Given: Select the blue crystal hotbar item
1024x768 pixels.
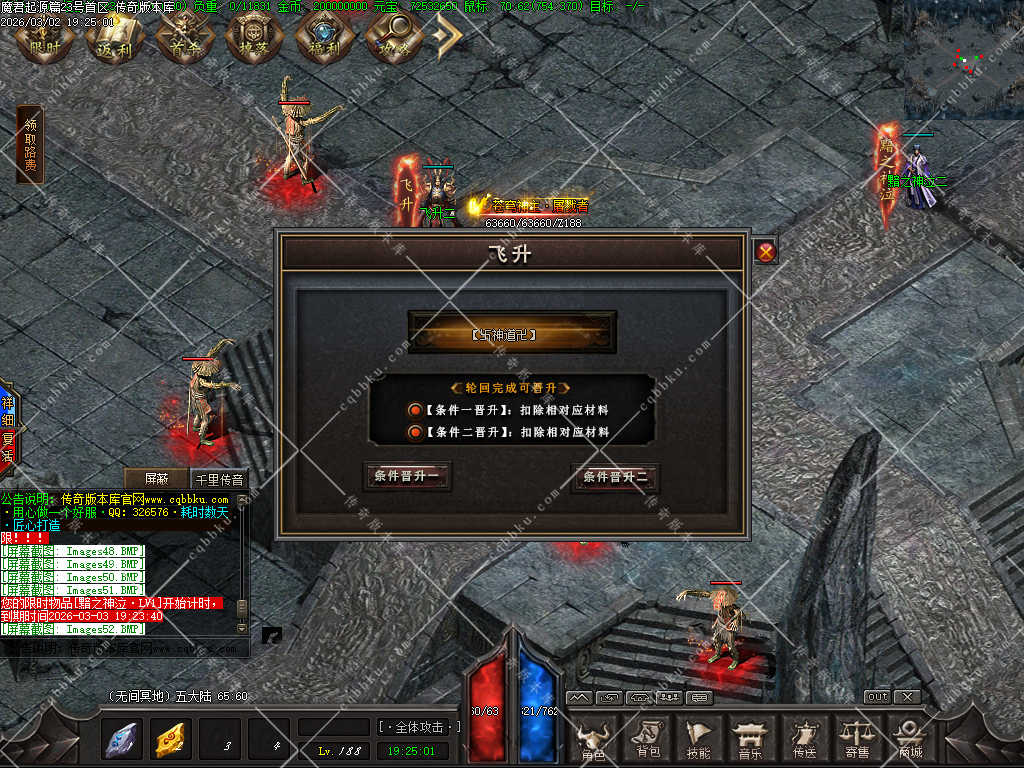Looking at the screenshot, I should (123, 739).
